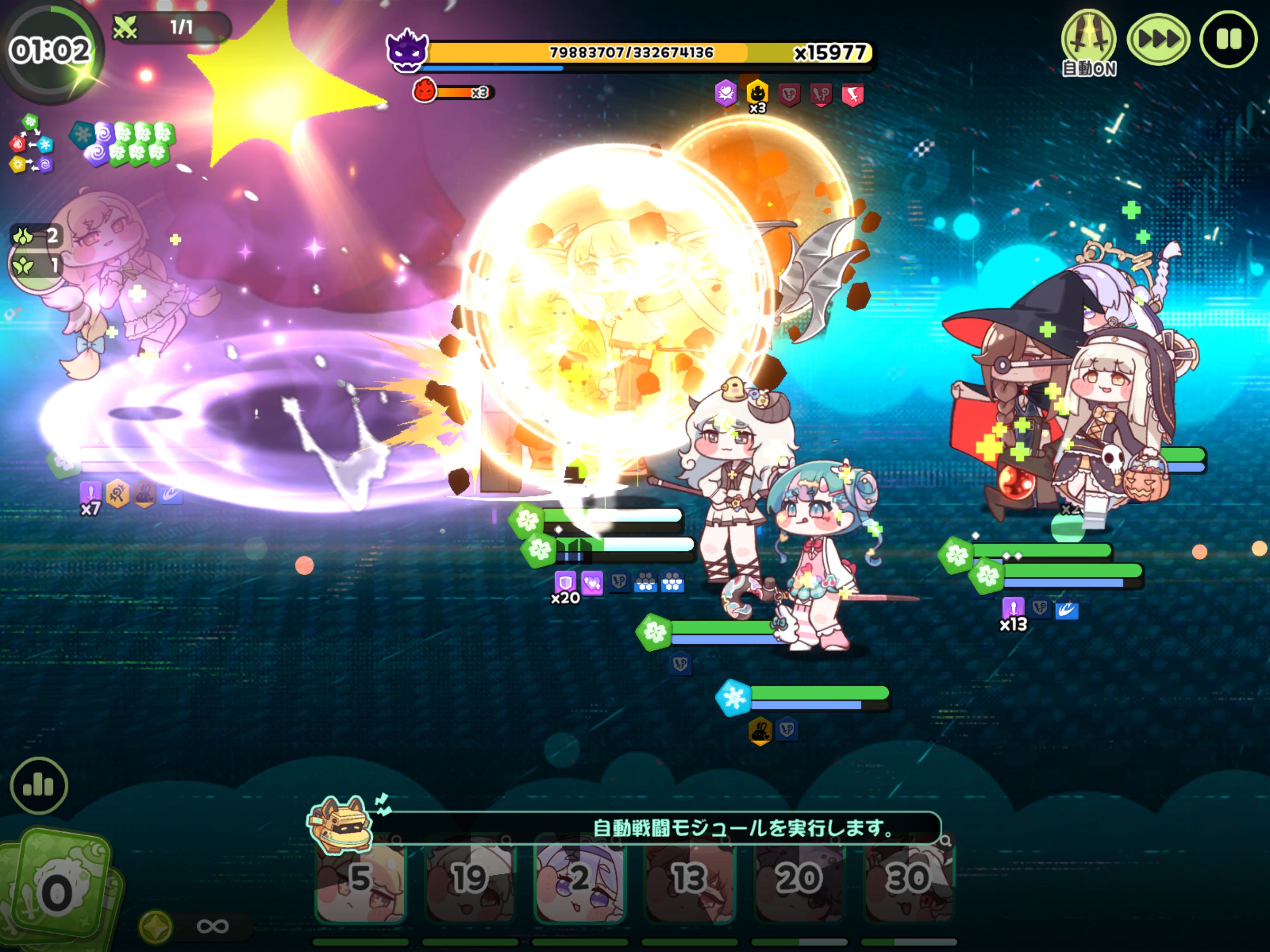Select the skill card showing cooldown 30
1270x952 pixels.
pyautogui.click(x=909, y=879)
